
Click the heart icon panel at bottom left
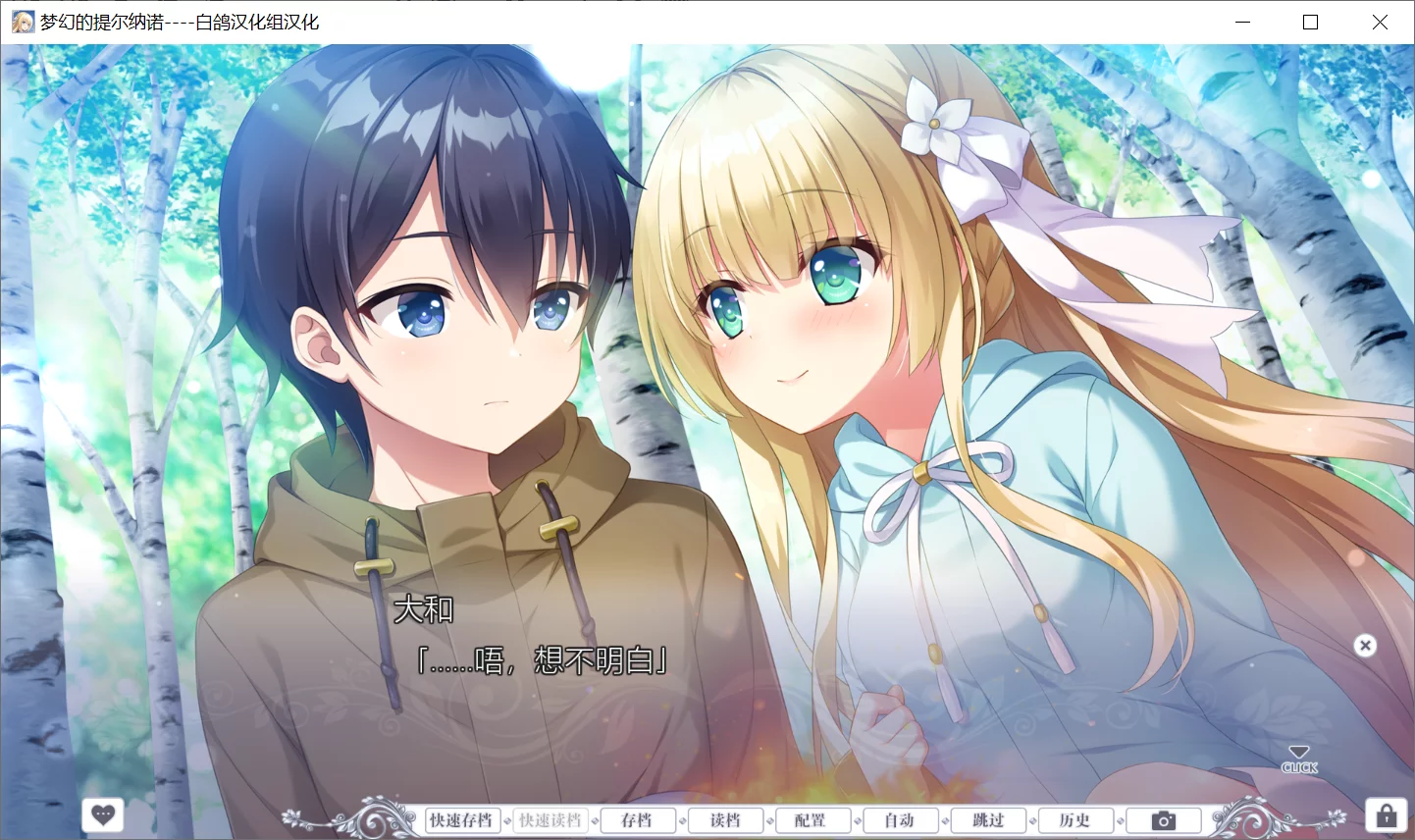pos(102,814)
